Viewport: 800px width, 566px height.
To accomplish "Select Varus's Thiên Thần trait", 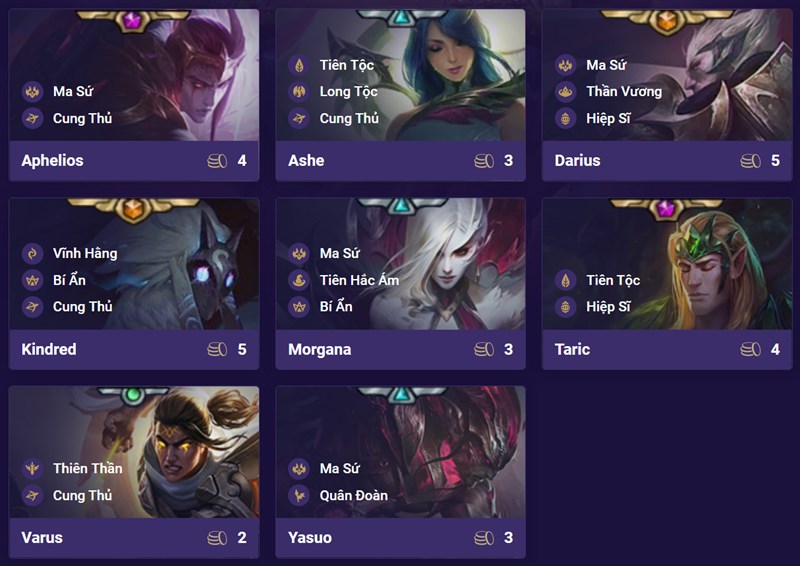I will point(87,468).
